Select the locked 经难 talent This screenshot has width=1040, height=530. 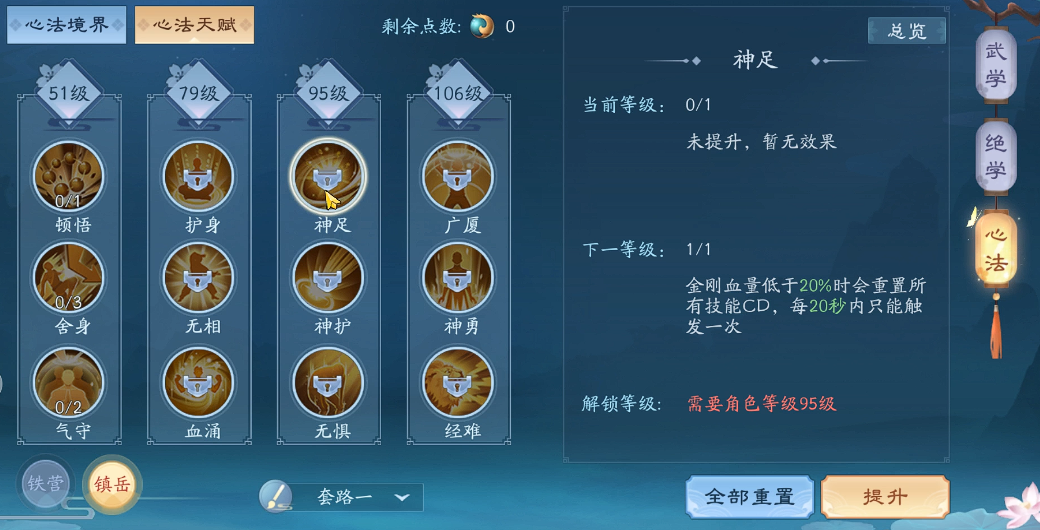click(458, 382)
